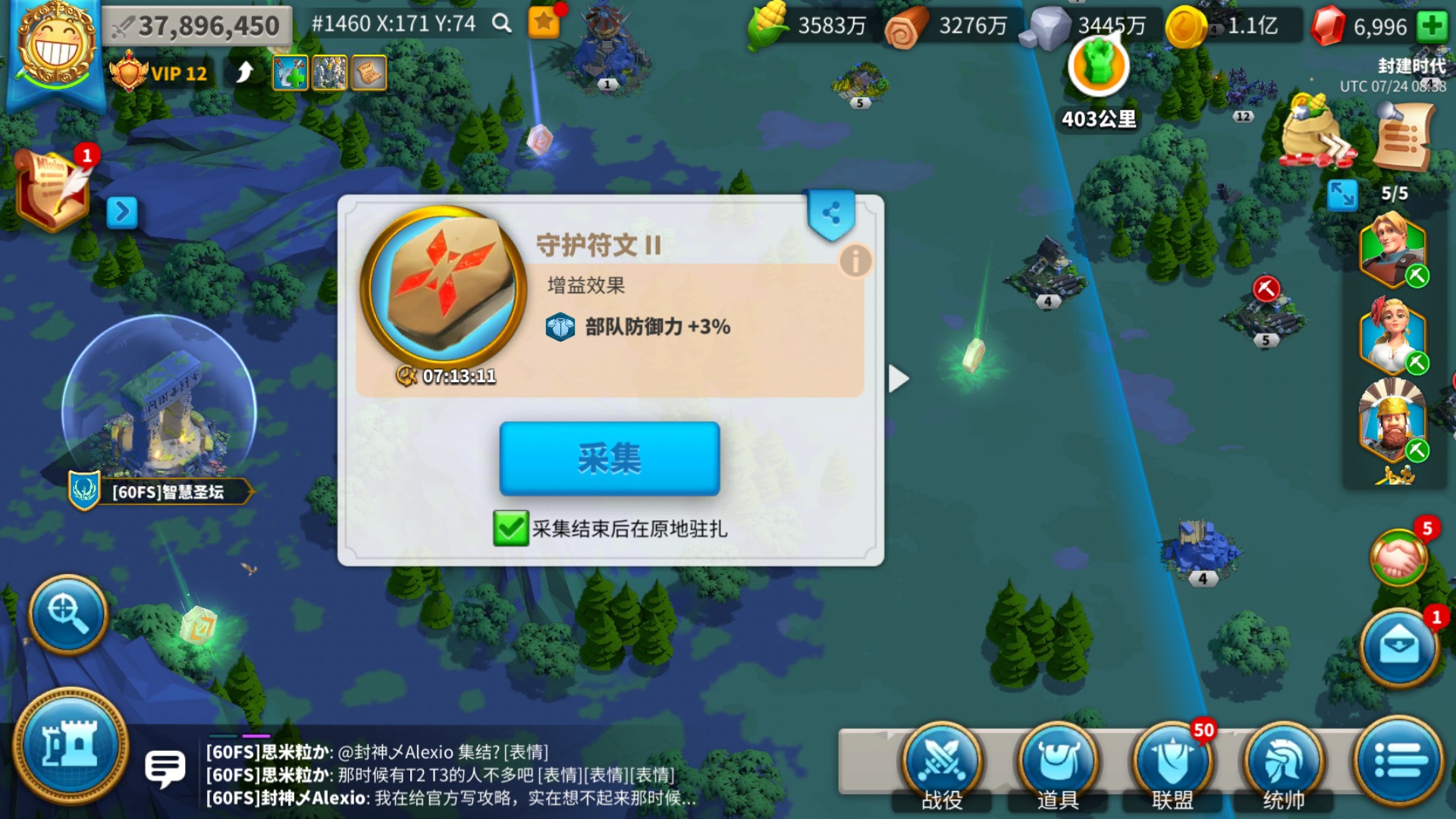Open the map search magnifier tool
The width and height of the screenshot is (1456, 819).
click(67, 616)
